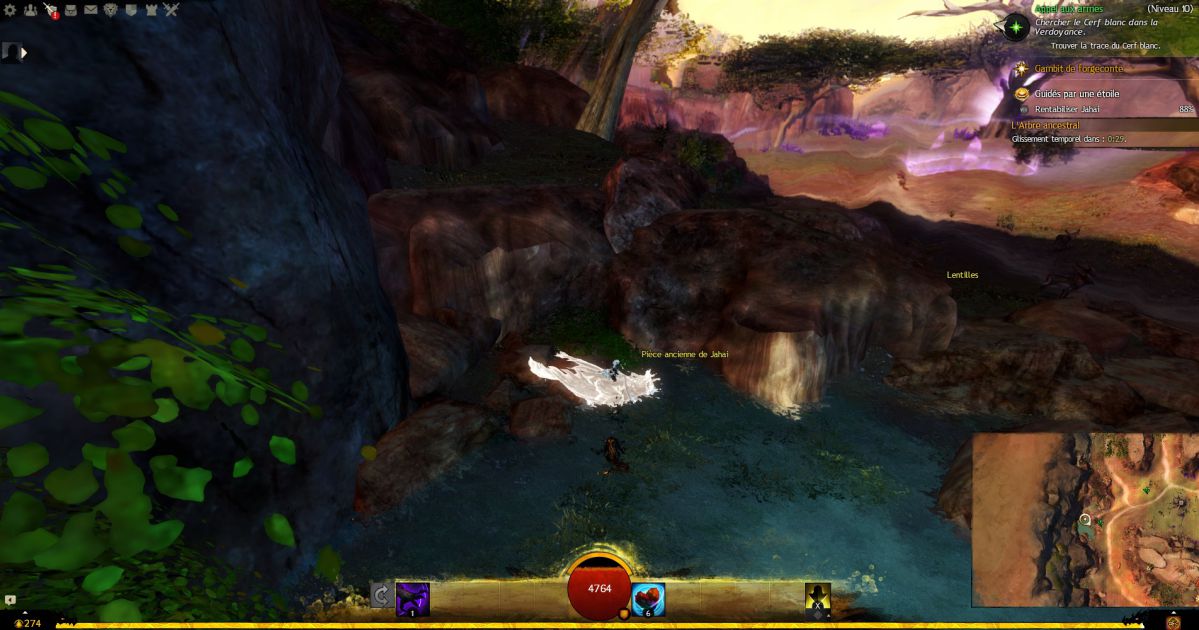
Task: Click the minimap in the corner
Action: coord(1085,519)
